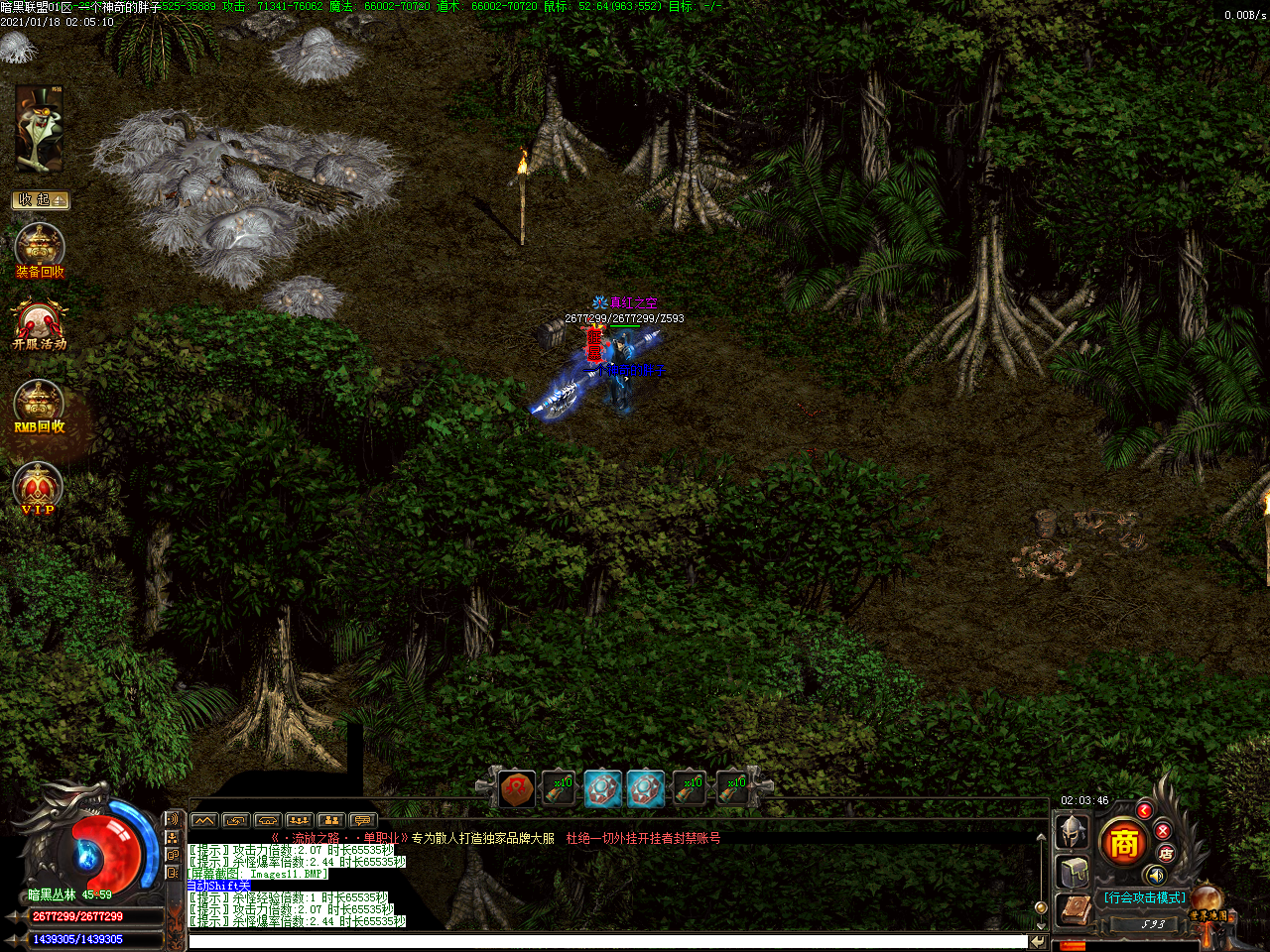This screenshot has width=1270, height=952.
Task: Open the round 商 shop button
Action: coord(1123,844)
